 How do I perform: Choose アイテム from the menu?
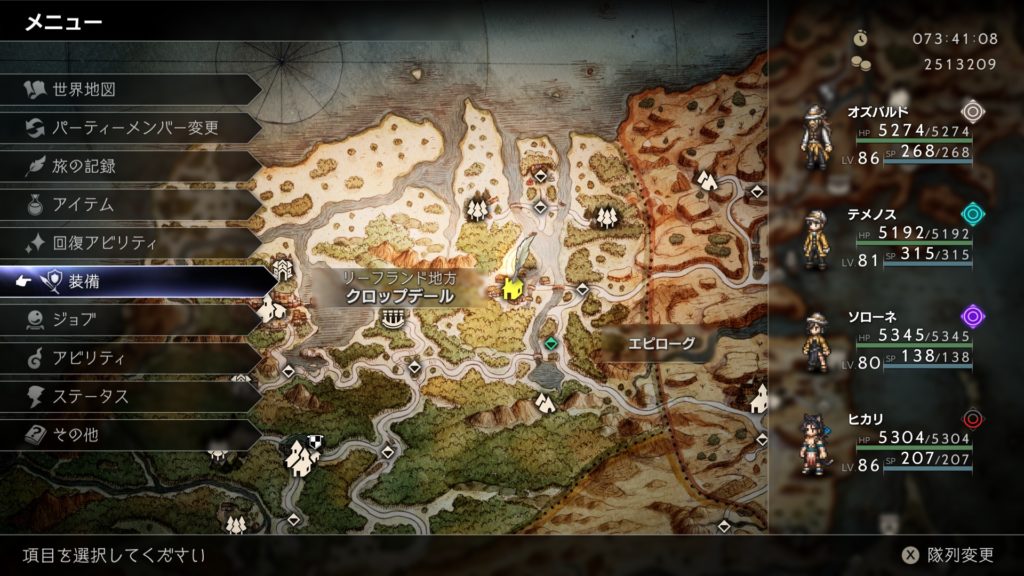[x=84, y=205]
